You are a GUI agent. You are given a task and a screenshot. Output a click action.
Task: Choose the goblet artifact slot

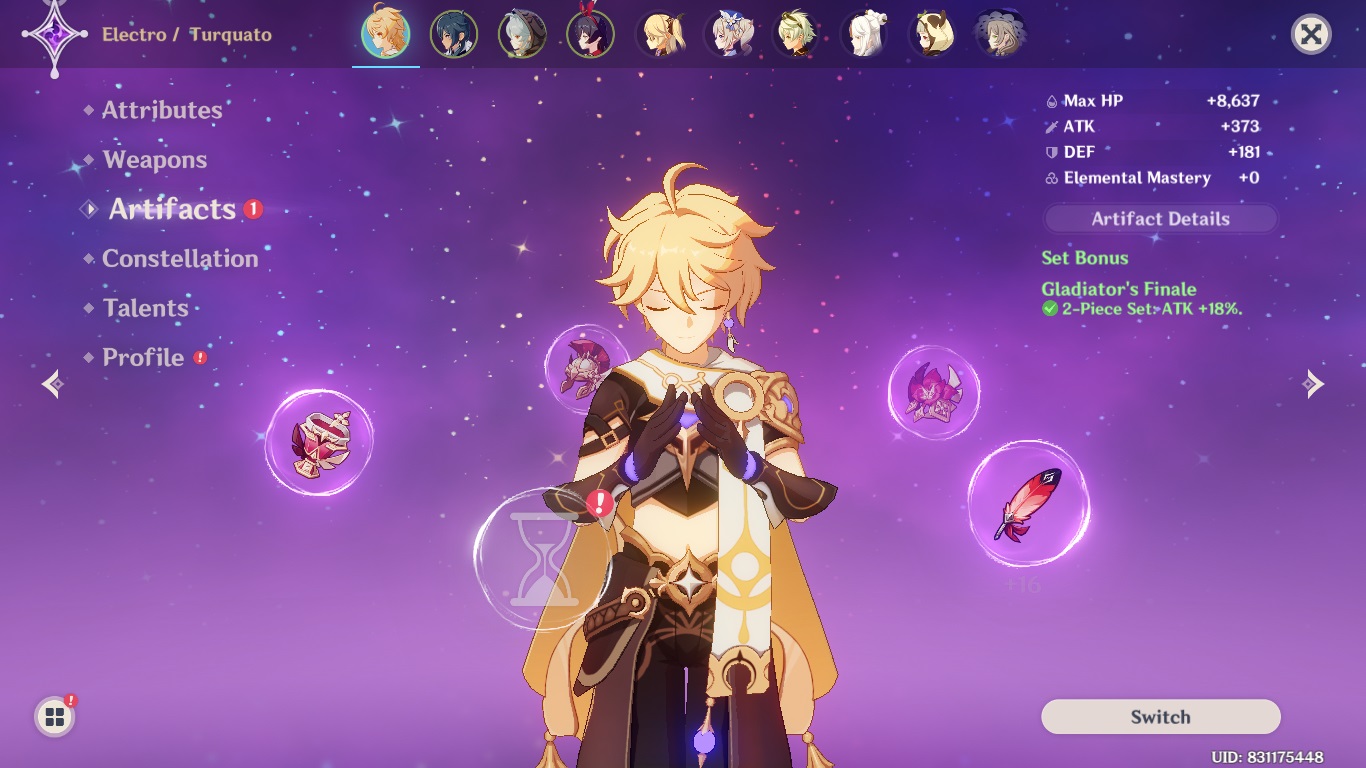tap(319, 442)
